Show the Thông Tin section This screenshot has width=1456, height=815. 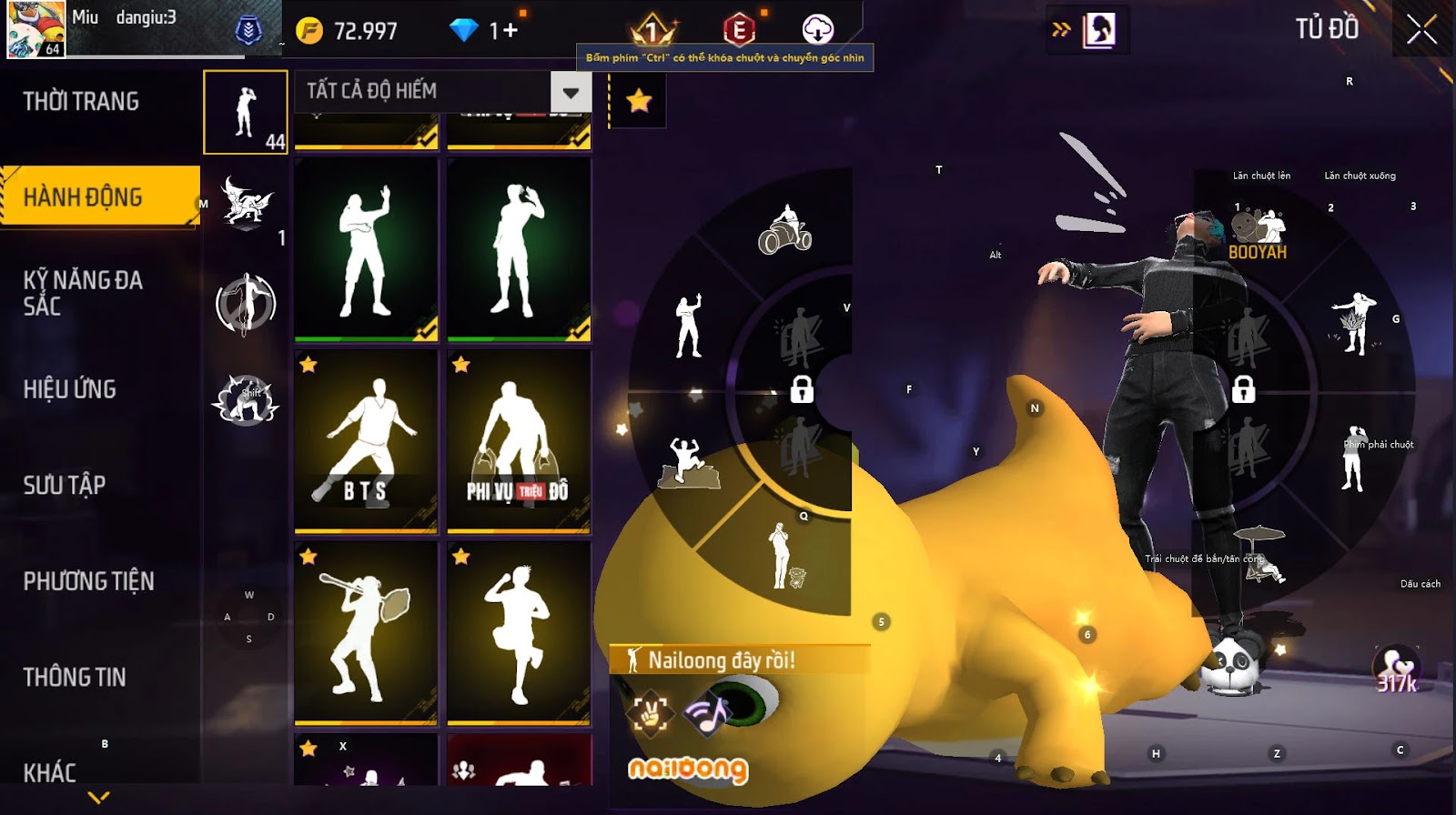(75, 677)
